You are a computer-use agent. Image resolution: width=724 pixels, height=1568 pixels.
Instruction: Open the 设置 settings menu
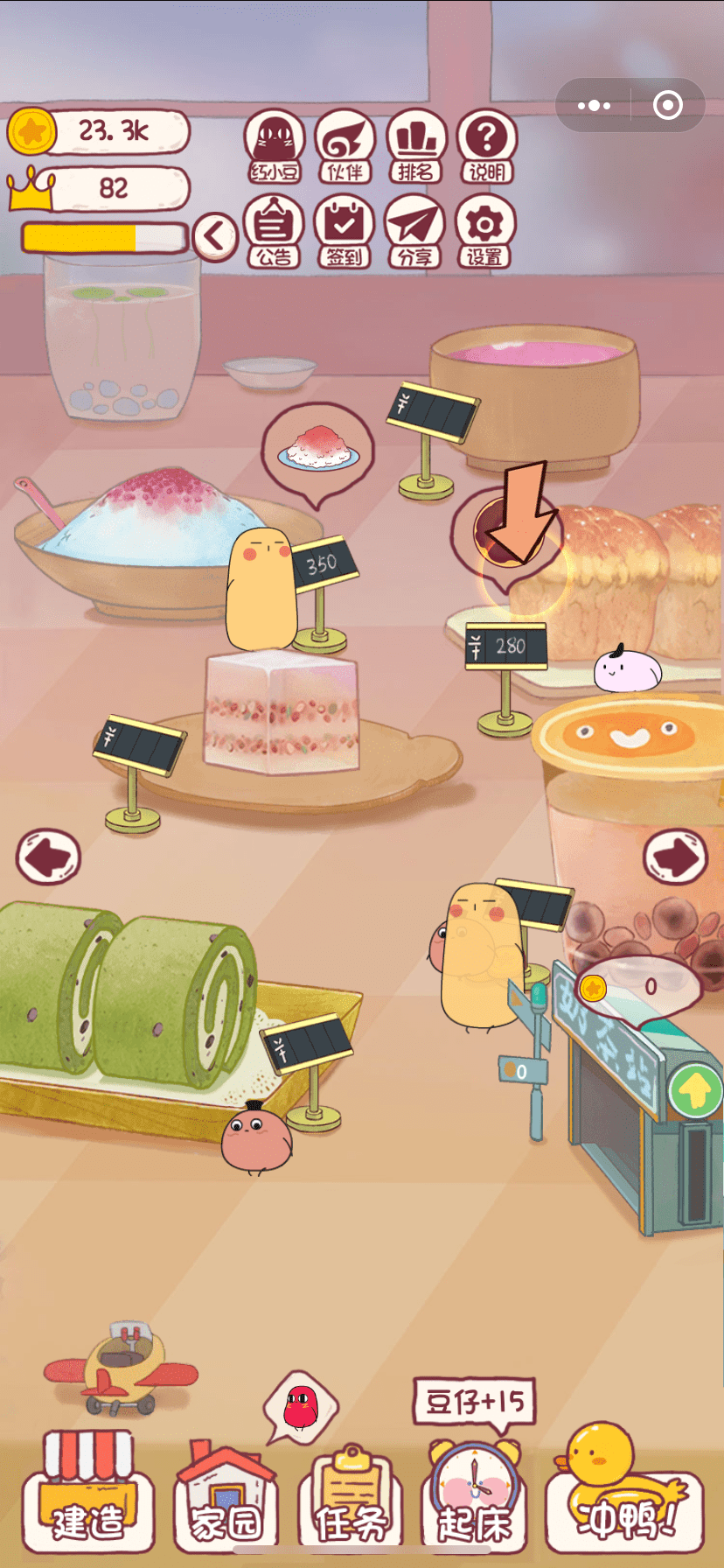pyautogui.click(x=484, y=232)
